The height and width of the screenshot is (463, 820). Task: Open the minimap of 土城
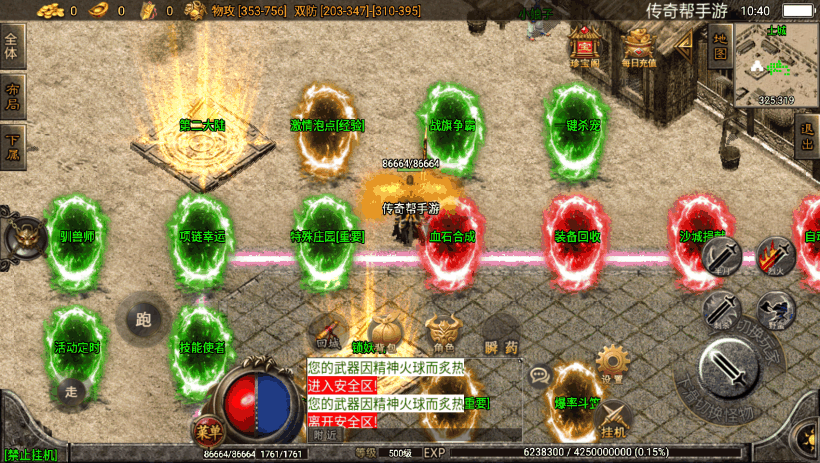click(775, 64)
